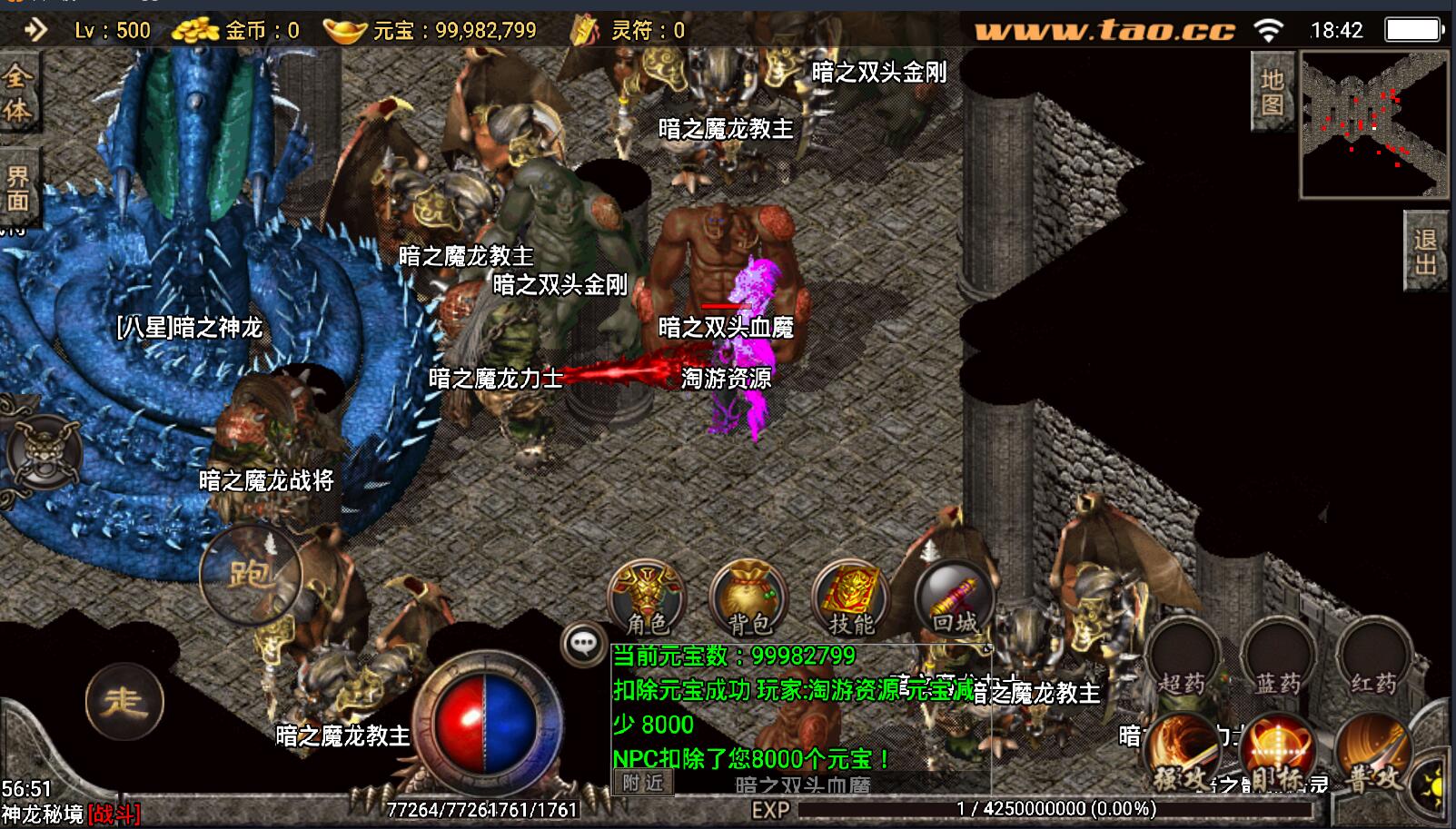Image resolution: width=1456 pixels, height=829 pixels.
Task: Open the 全体 chat channel selector
Action: (x=16, y=93)
